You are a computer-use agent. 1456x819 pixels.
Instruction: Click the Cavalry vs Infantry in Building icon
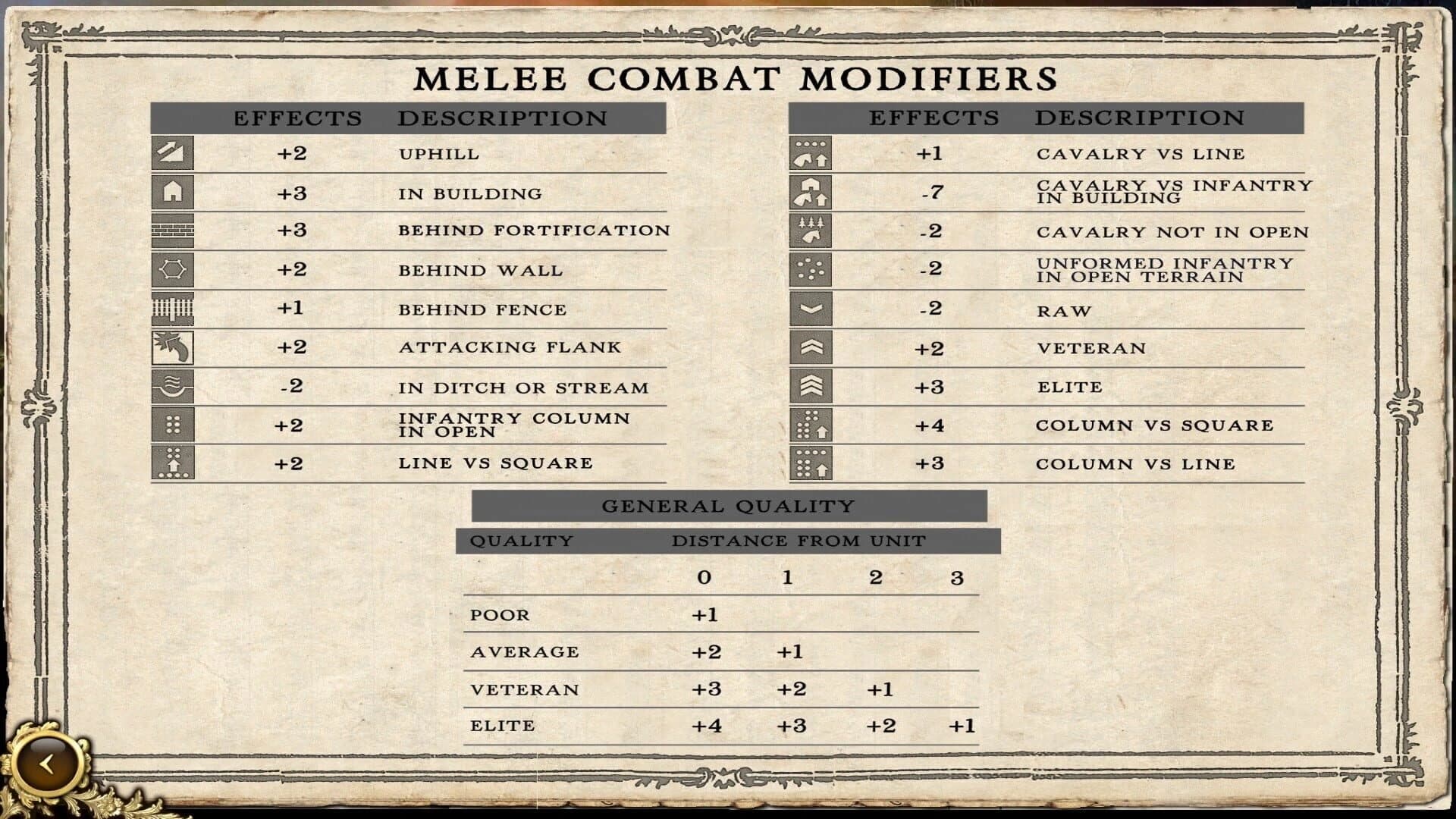pos(810,193)
